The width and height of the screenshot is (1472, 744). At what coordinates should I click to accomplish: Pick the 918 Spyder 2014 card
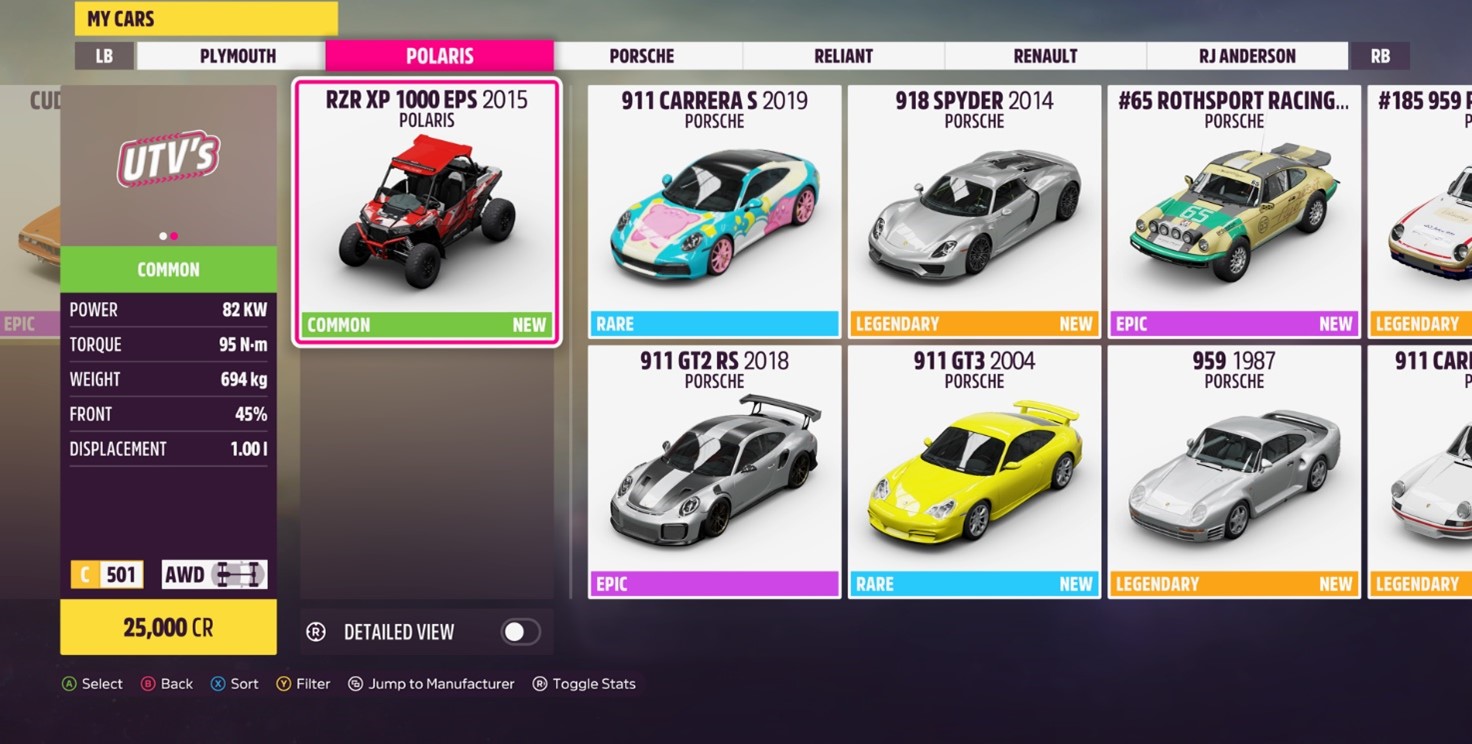974,212
